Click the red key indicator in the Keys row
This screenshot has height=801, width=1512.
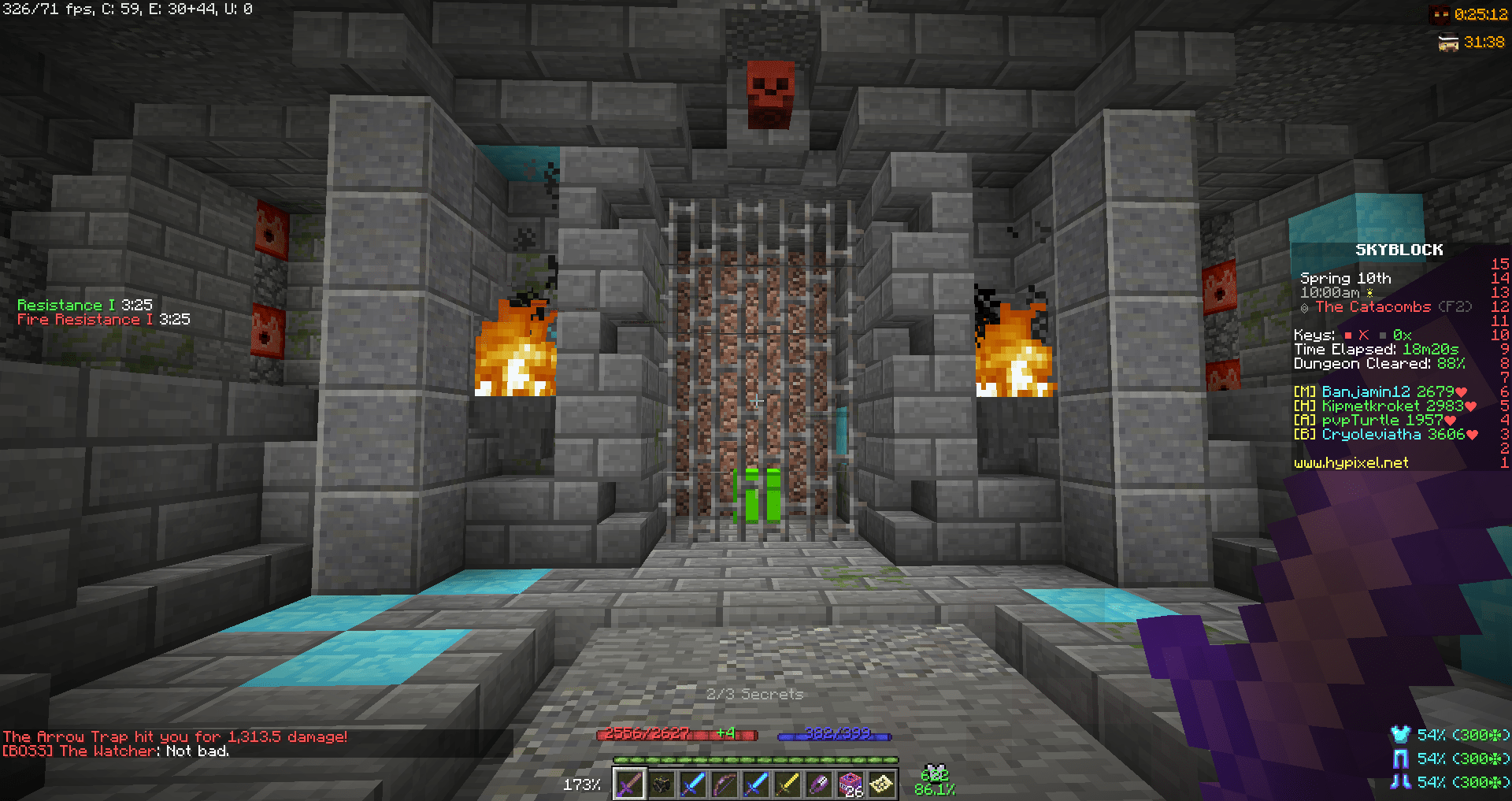1349,335
